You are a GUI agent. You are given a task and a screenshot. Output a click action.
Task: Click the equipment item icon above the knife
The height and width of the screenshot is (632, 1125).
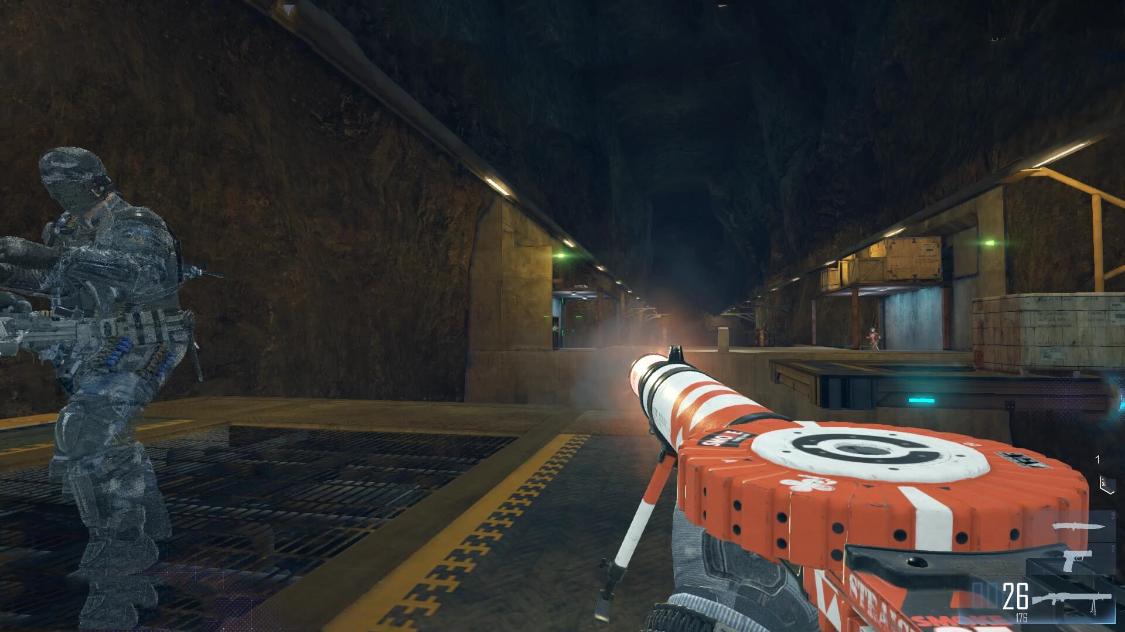coord(1104,485)
